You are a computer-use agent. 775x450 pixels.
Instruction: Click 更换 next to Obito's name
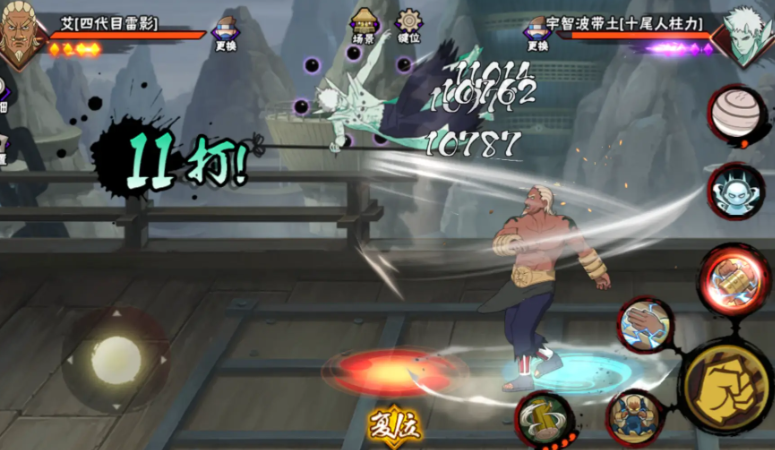pyautogui.click(x=538, y=34)
